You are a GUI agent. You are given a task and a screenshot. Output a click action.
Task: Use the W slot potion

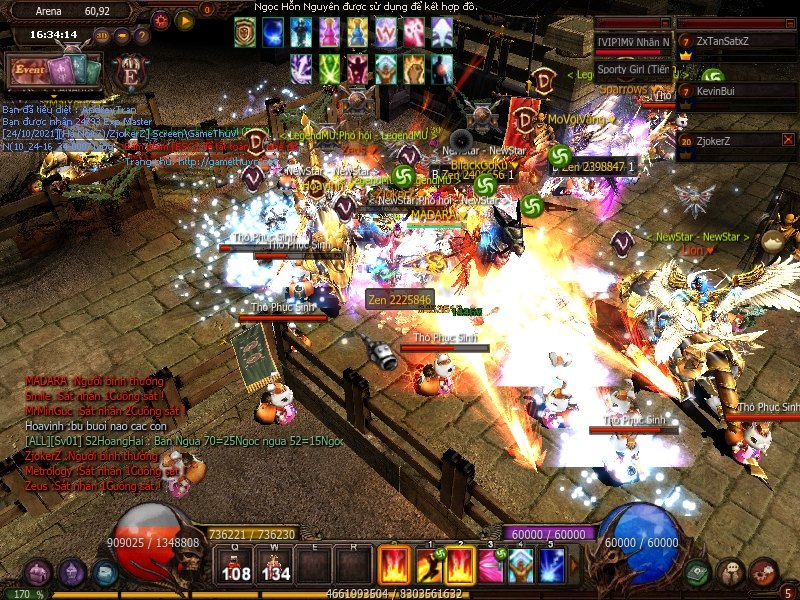point(274,565)
